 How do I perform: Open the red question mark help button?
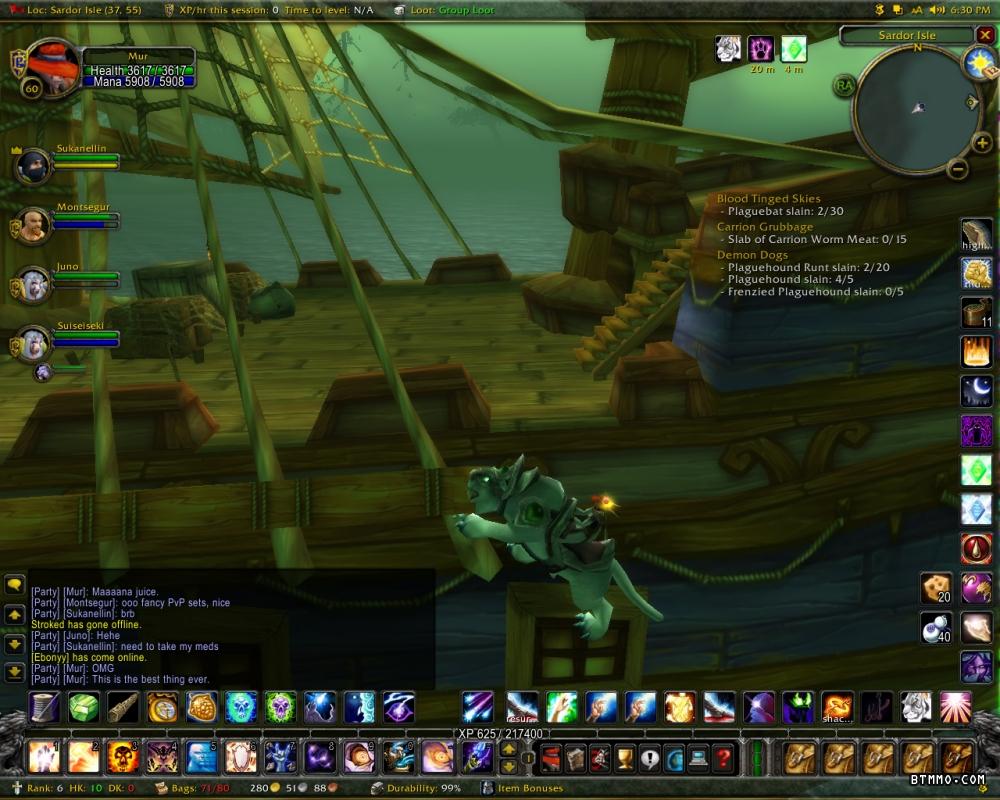click(723, 757)
